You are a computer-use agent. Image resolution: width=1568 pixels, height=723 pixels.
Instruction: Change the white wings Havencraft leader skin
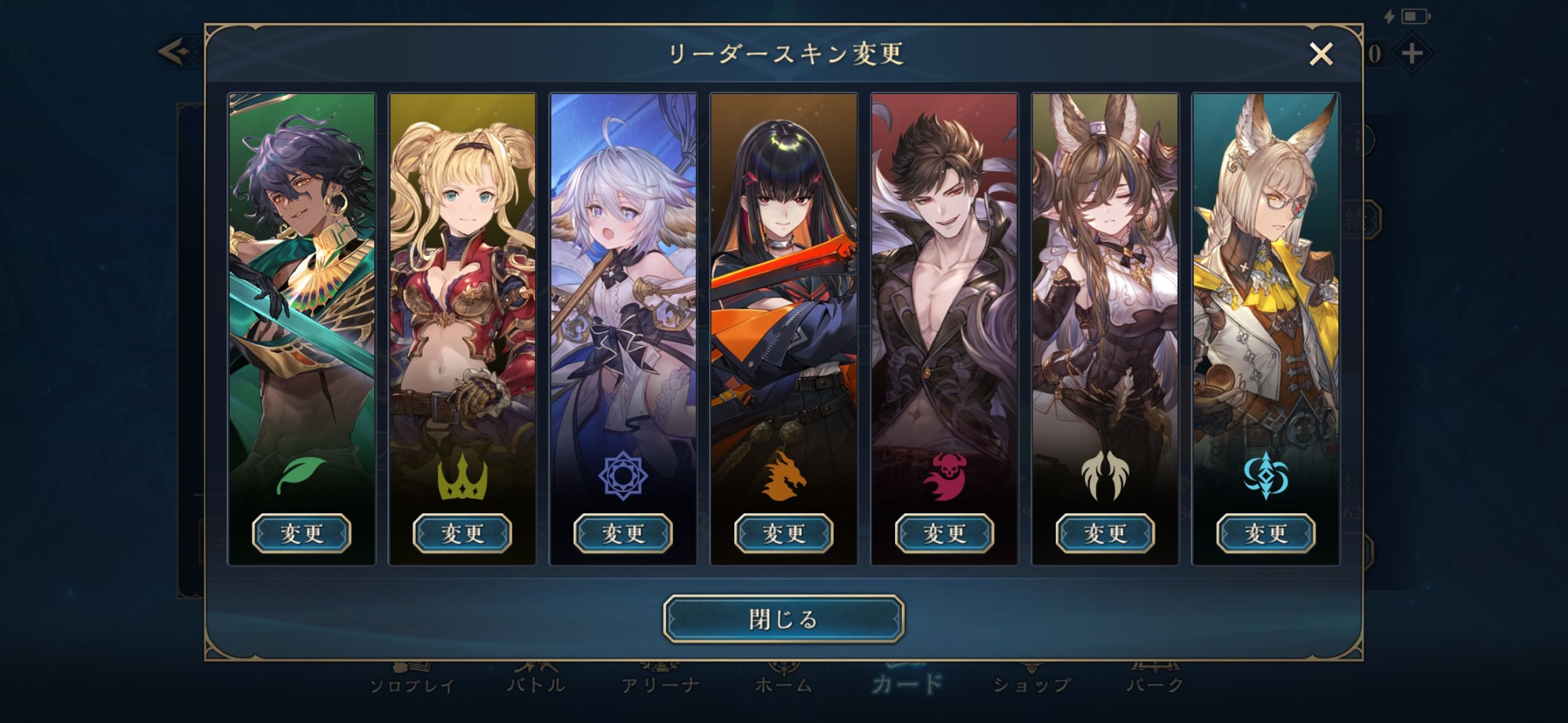pyautogui.click(x=1105, y=533)
